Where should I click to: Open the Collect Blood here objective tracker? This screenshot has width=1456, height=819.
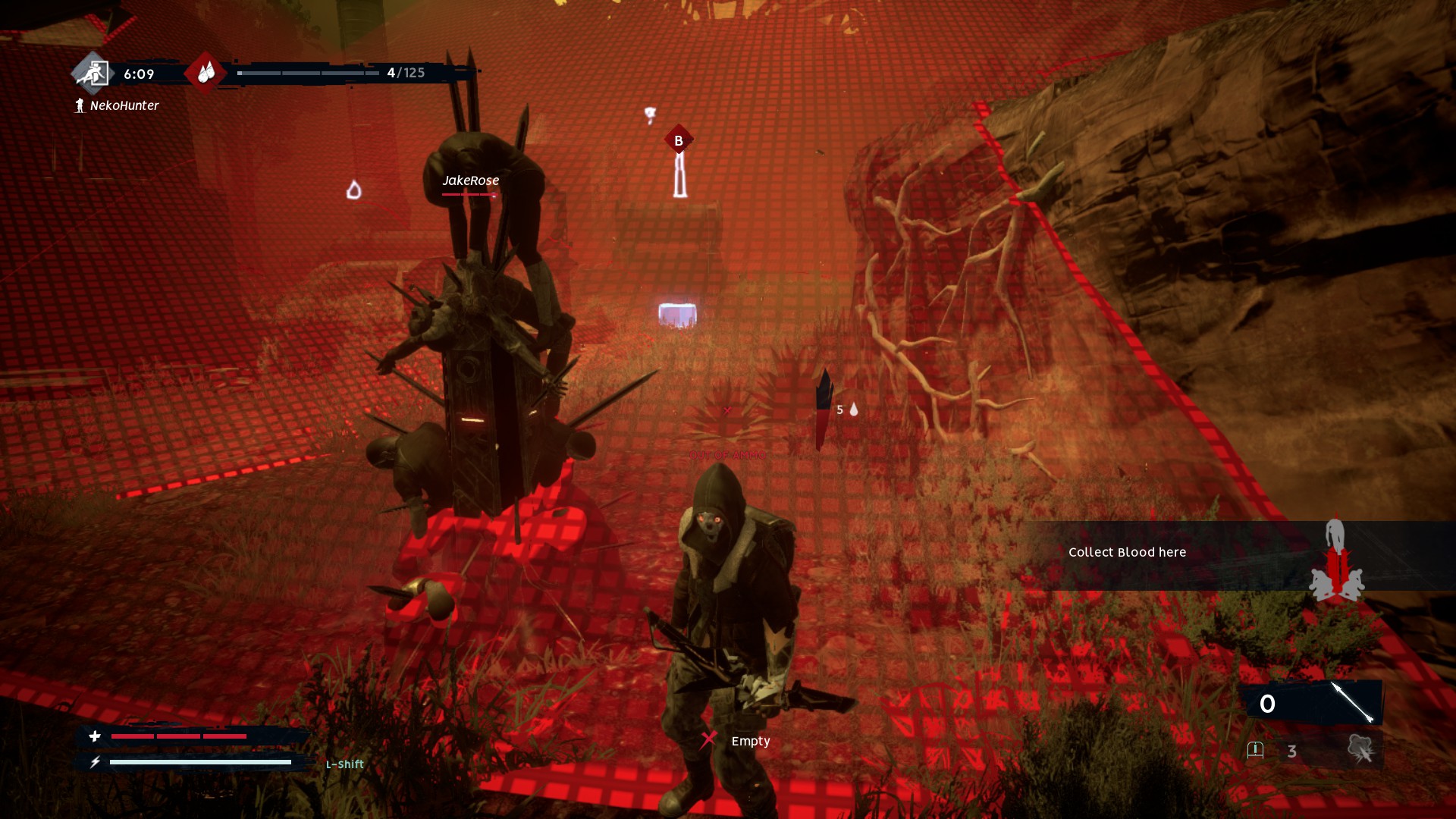tap(1127, 553)
